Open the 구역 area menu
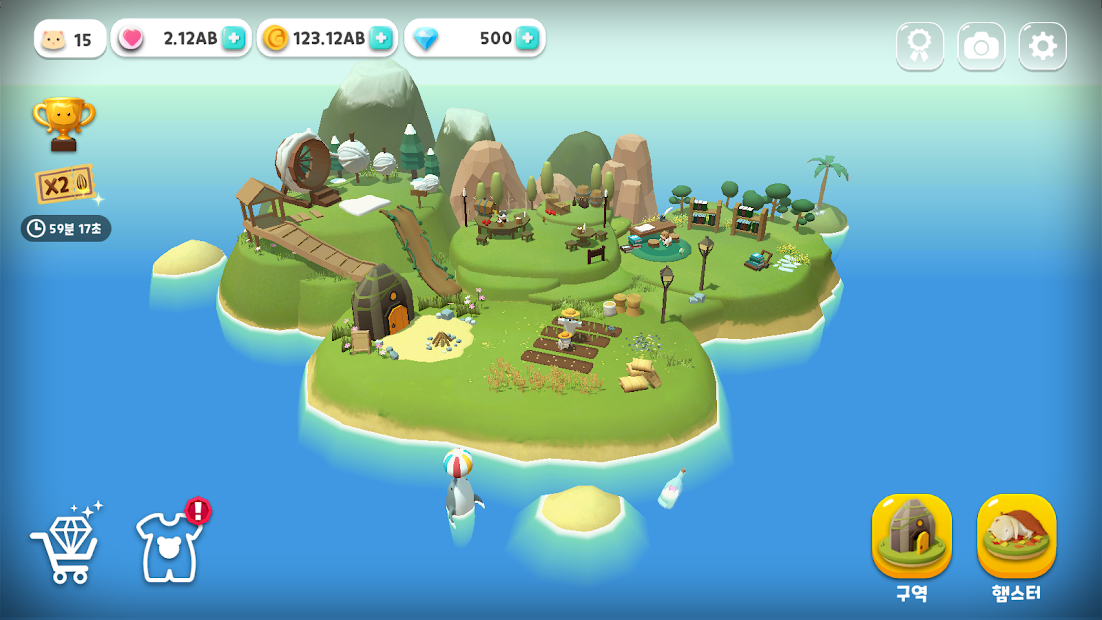 (911, 536)
